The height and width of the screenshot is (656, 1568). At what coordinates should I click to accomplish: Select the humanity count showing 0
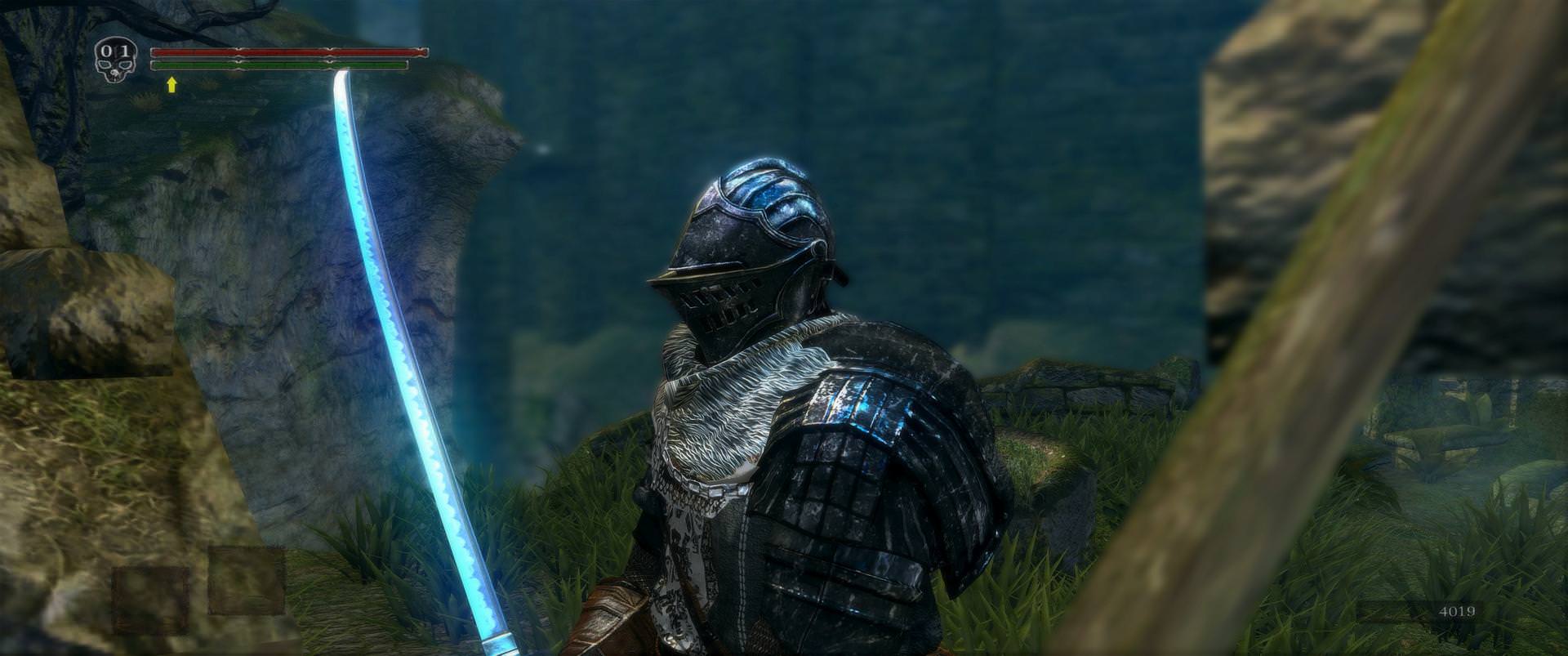[106, 51]
